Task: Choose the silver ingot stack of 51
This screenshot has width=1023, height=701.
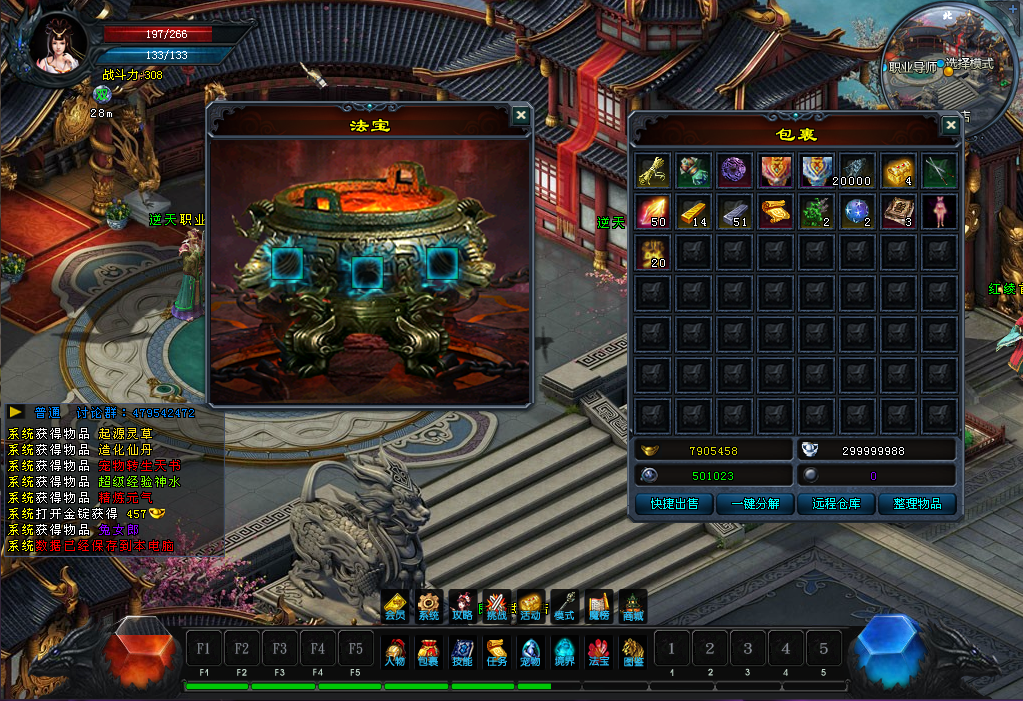Action: [x=735, y=212]
